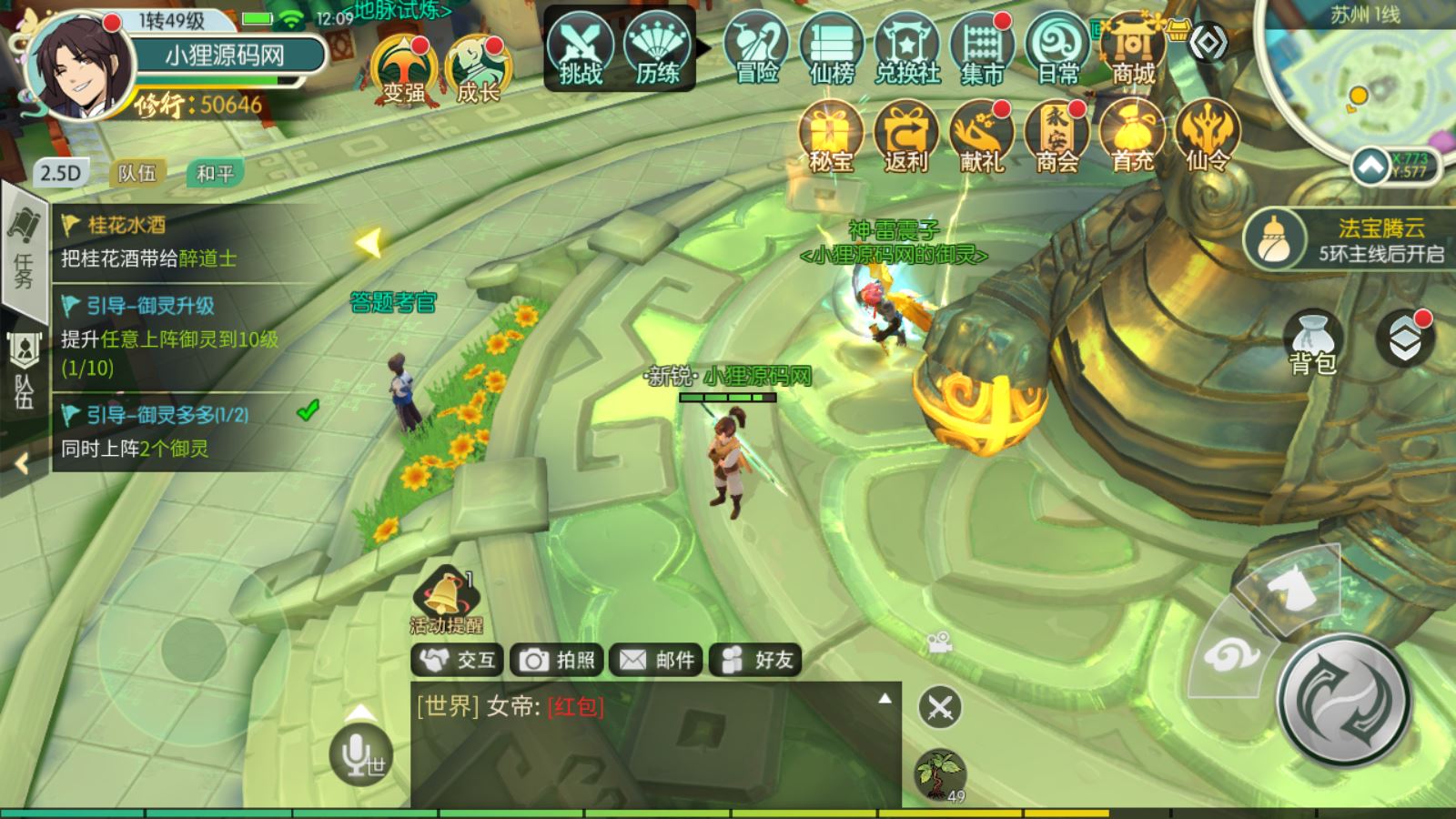Switch to the 队伍 team side tab

point(25,370)
